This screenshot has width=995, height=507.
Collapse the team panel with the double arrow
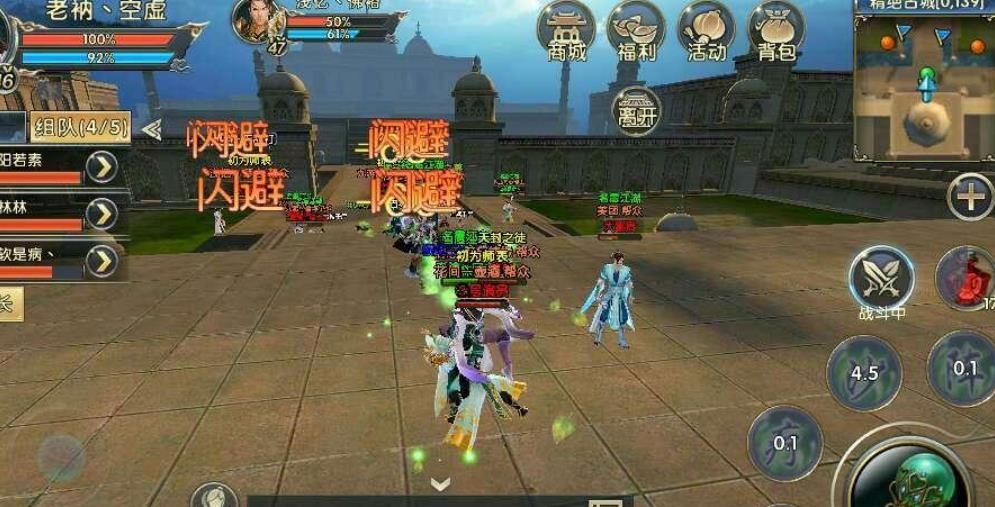[x=151, y=129]
